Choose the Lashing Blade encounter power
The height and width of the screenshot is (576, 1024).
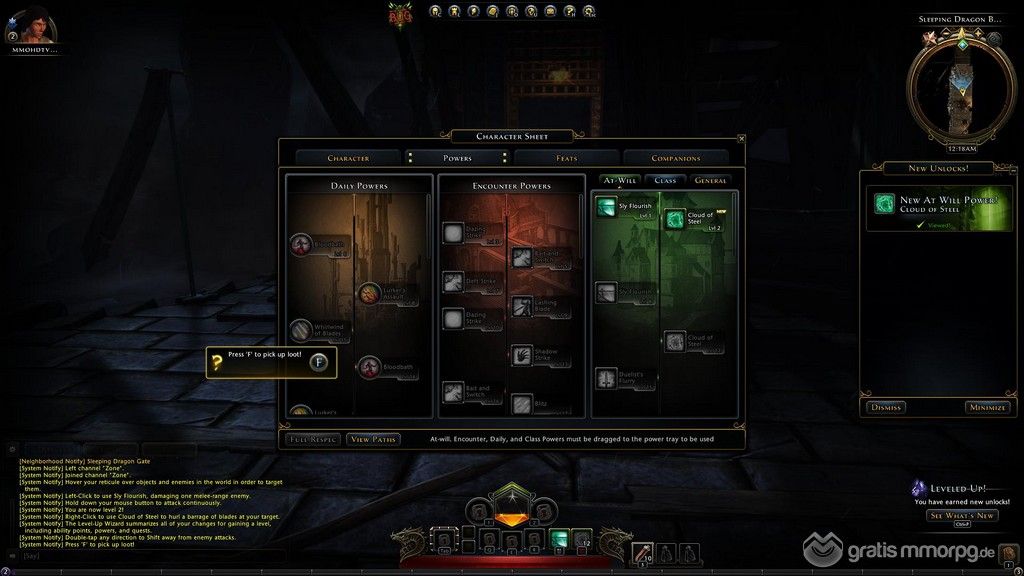coord(522,306)
